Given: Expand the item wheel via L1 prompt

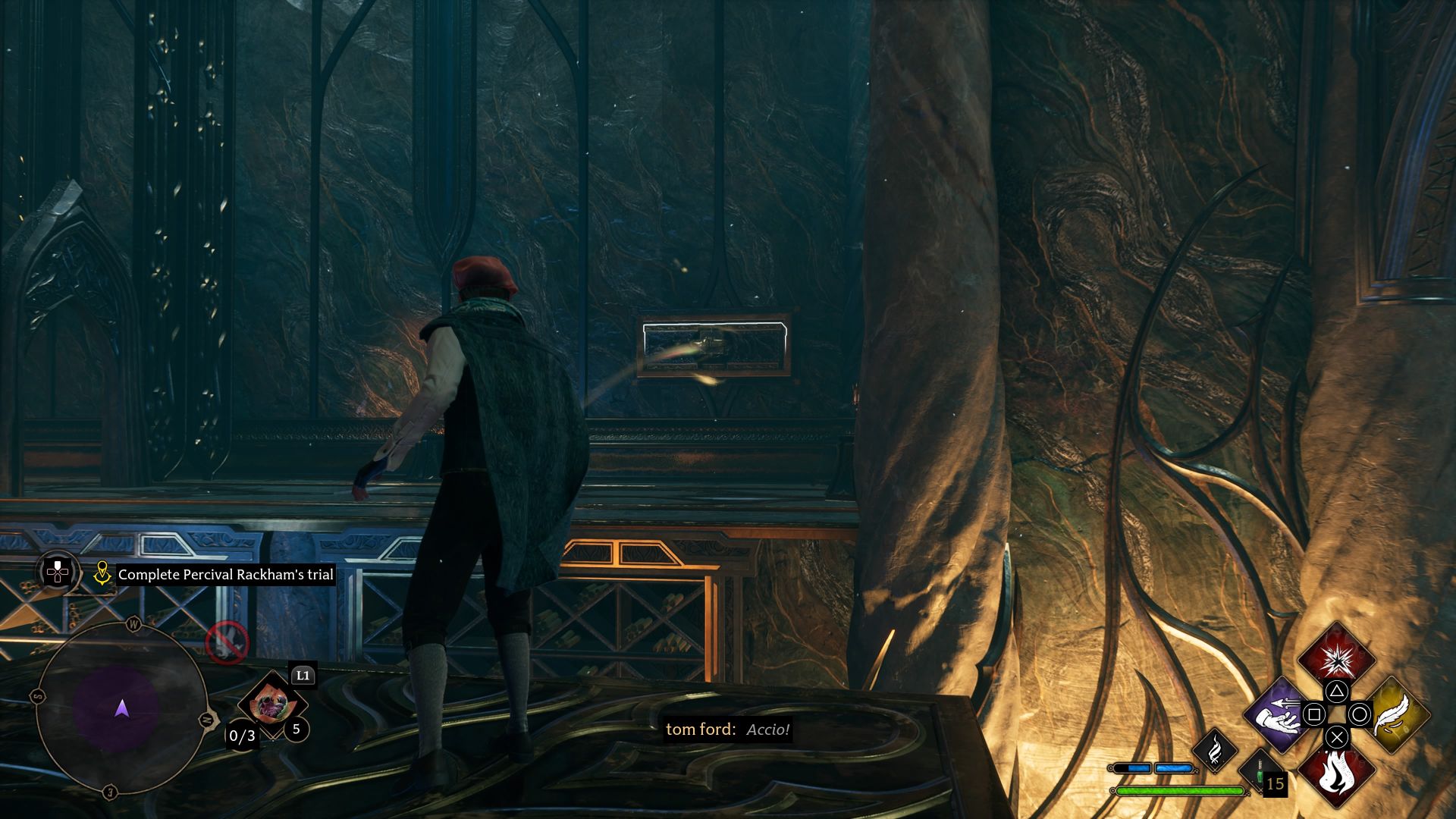Looking at the screenshot, I should (303, 676).
